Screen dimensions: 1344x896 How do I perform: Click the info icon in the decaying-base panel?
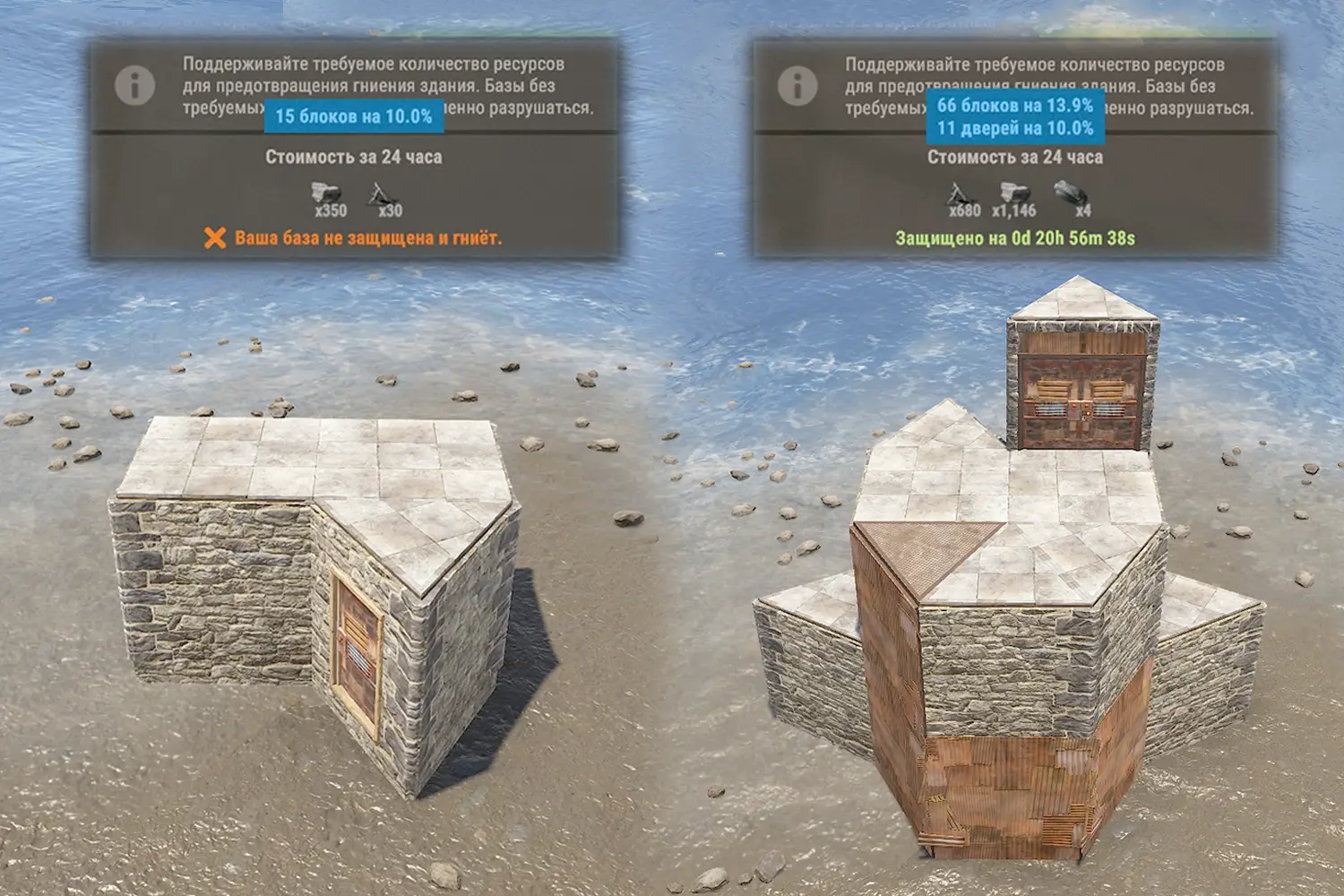[135, 86]
